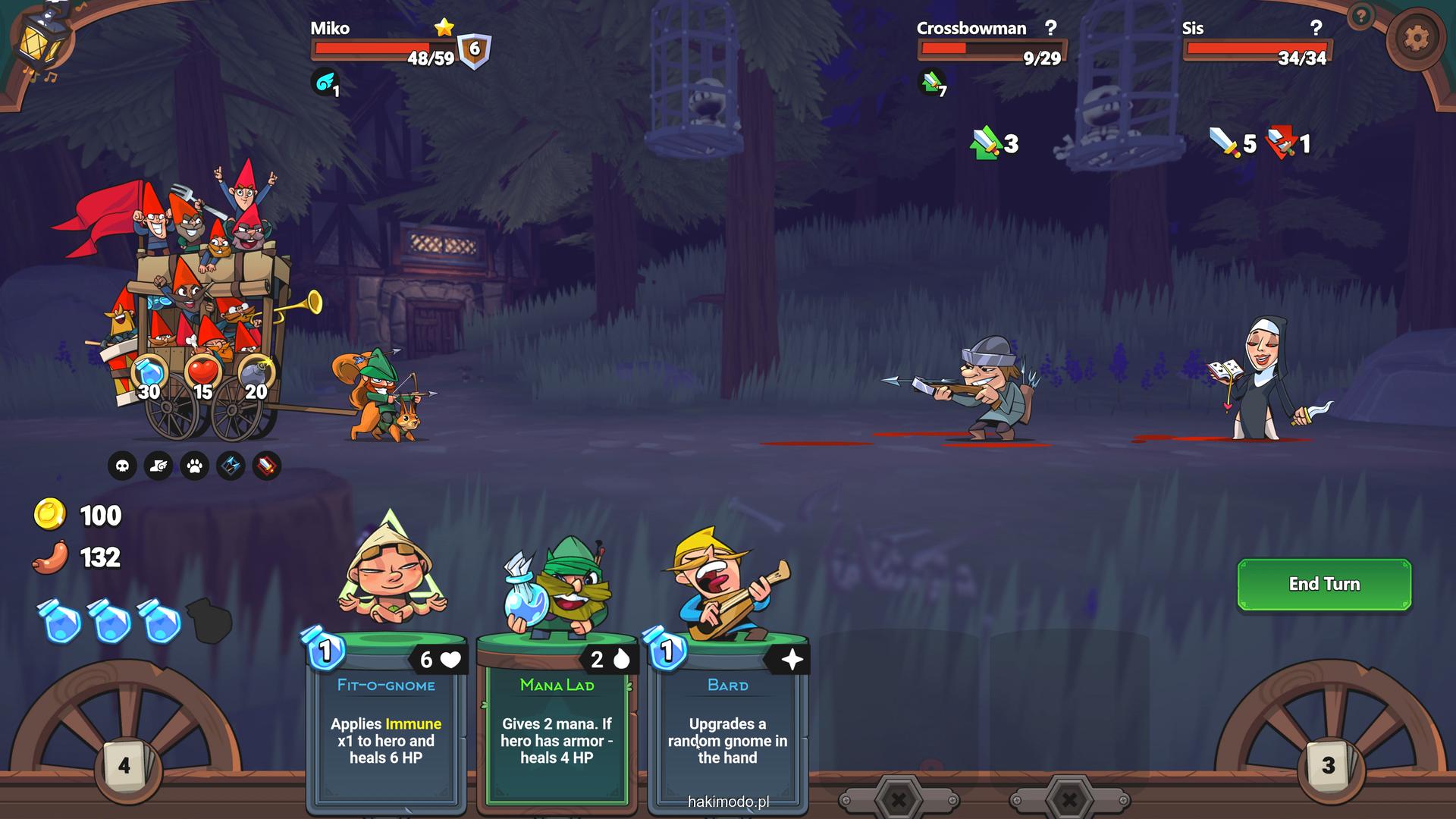This screenshot has width=1456, height=819.
Task: Open the help question mark button
Action: click(1361, 16)
